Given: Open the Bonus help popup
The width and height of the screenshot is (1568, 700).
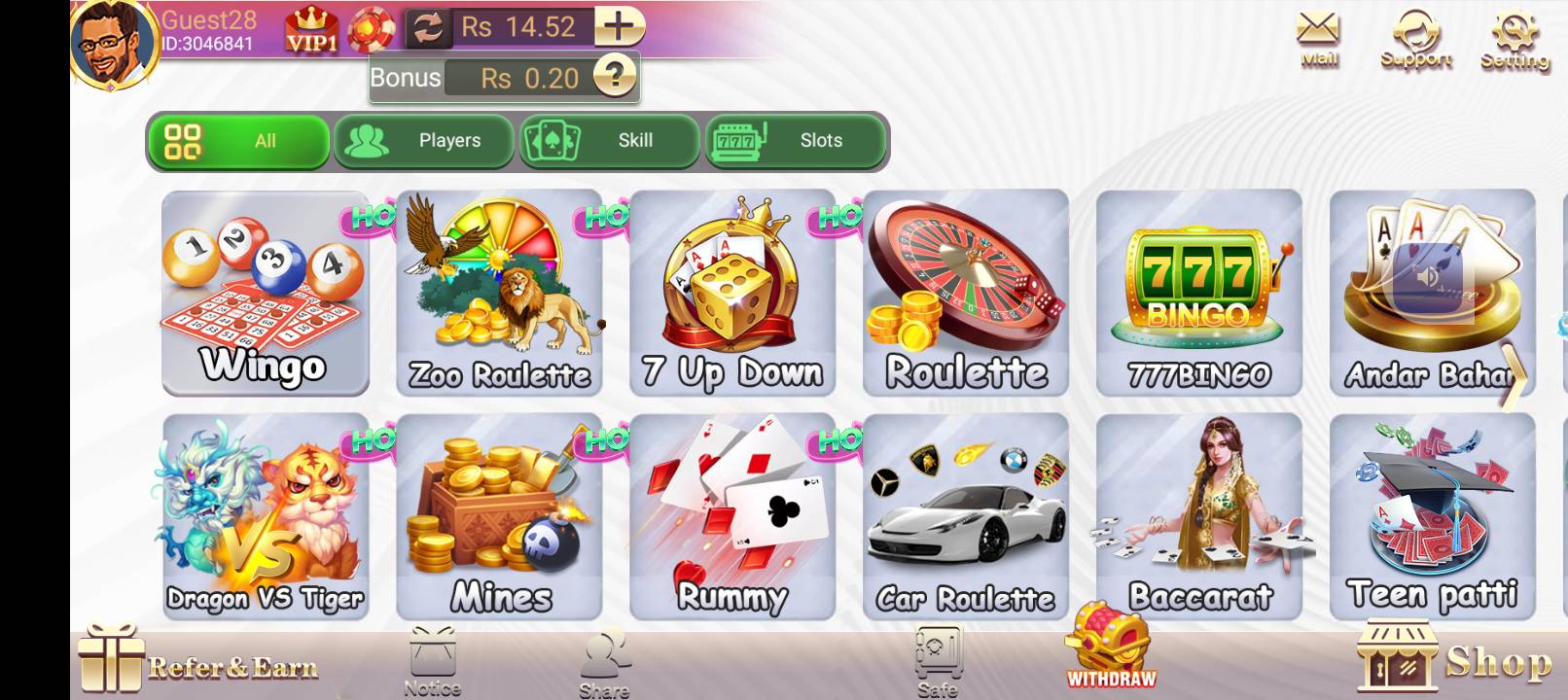Looking at the screenshot, I should click(617, 78).
